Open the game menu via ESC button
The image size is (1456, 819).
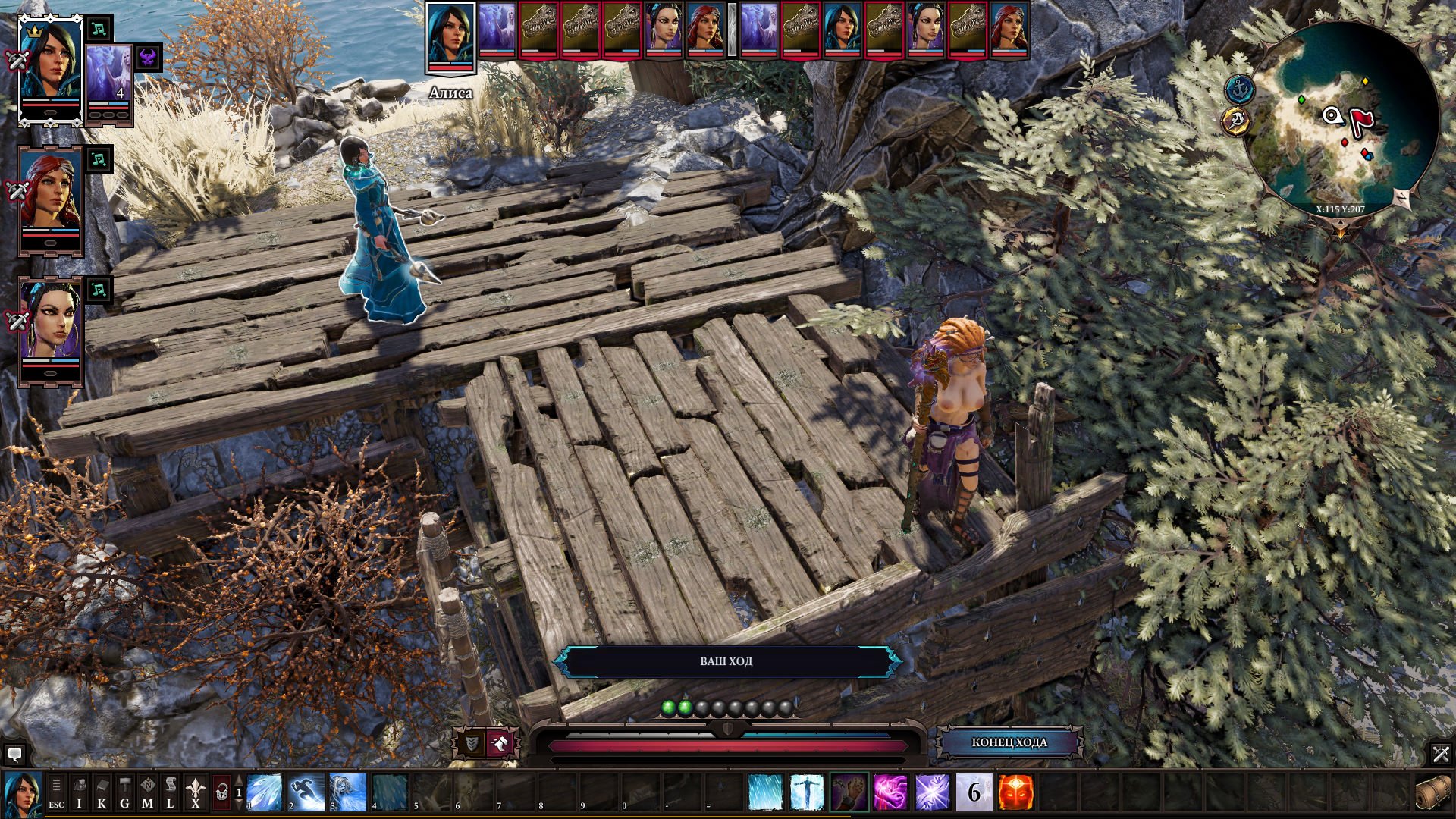tap(56, 792)
